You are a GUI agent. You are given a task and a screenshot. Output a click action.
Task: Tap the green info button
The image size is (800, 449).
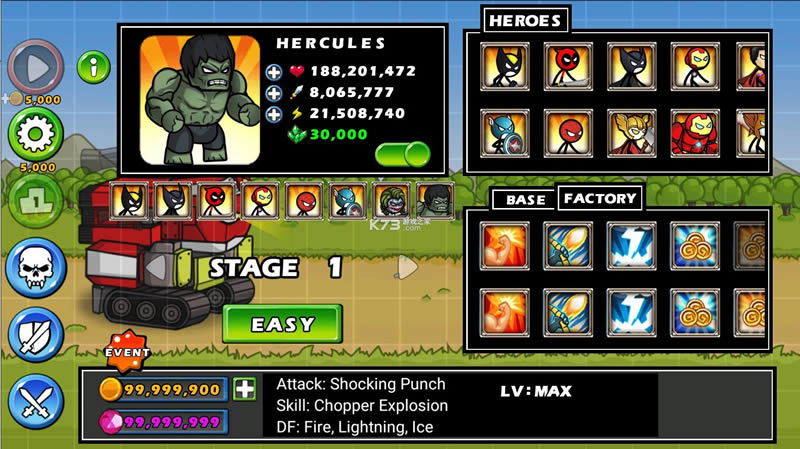tap(94, 68)
